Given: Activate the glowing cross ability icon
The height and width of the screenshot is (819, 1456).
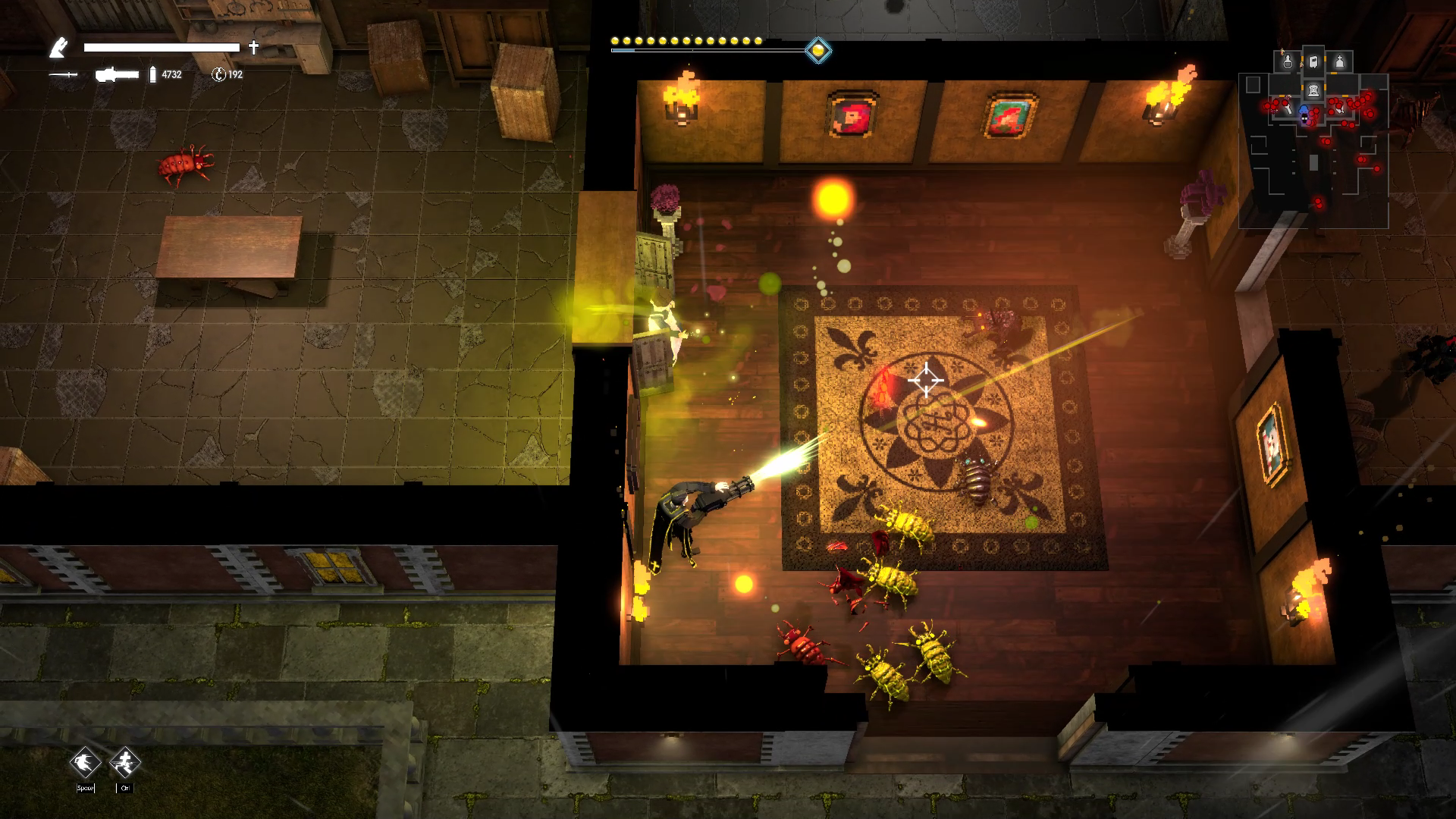Looking at the screenshot, I should [x=124, y=762].
